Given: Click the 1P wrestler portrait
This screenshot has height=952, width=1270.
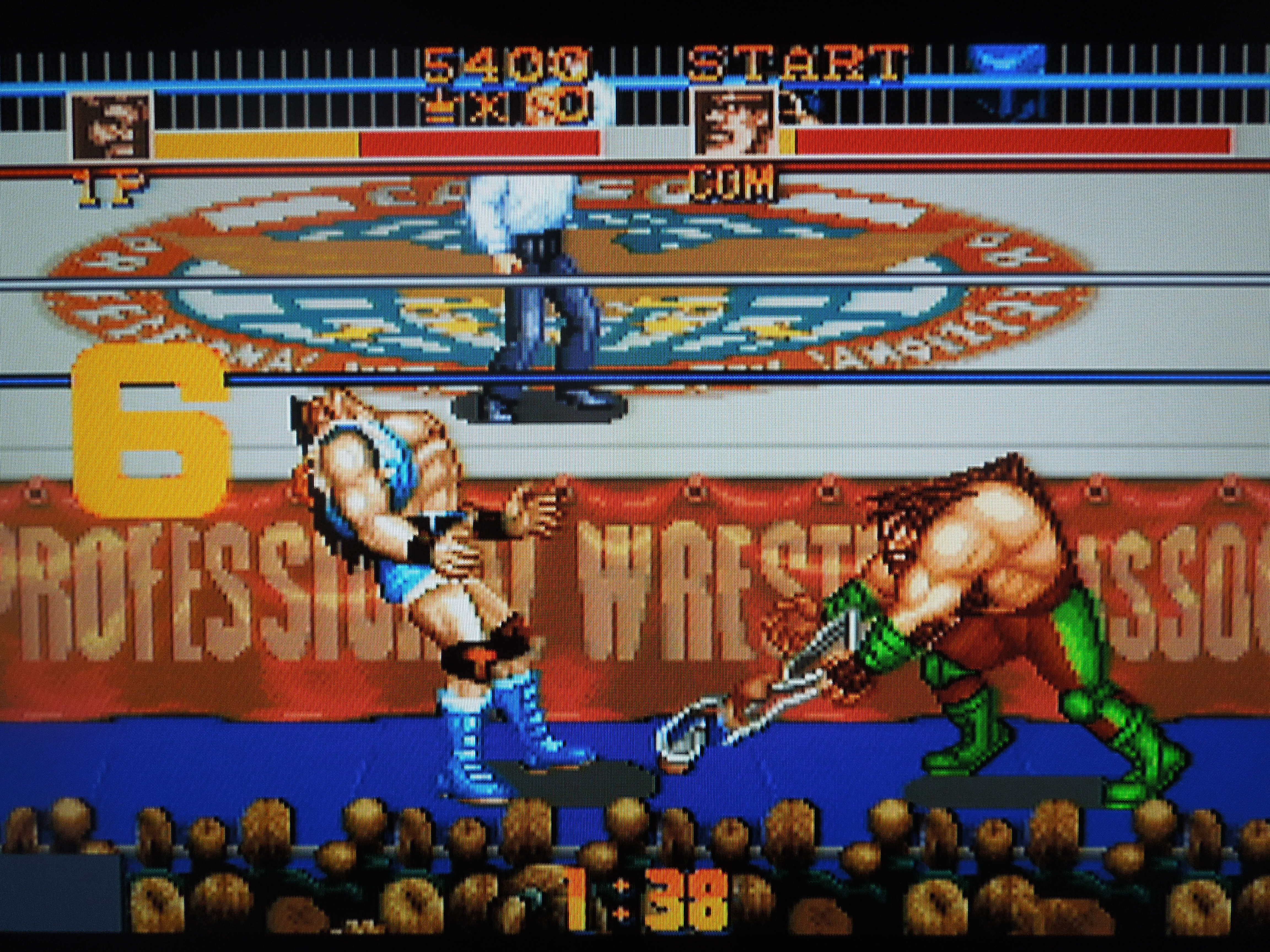Looking at the screenshot, I should (112, 126).
